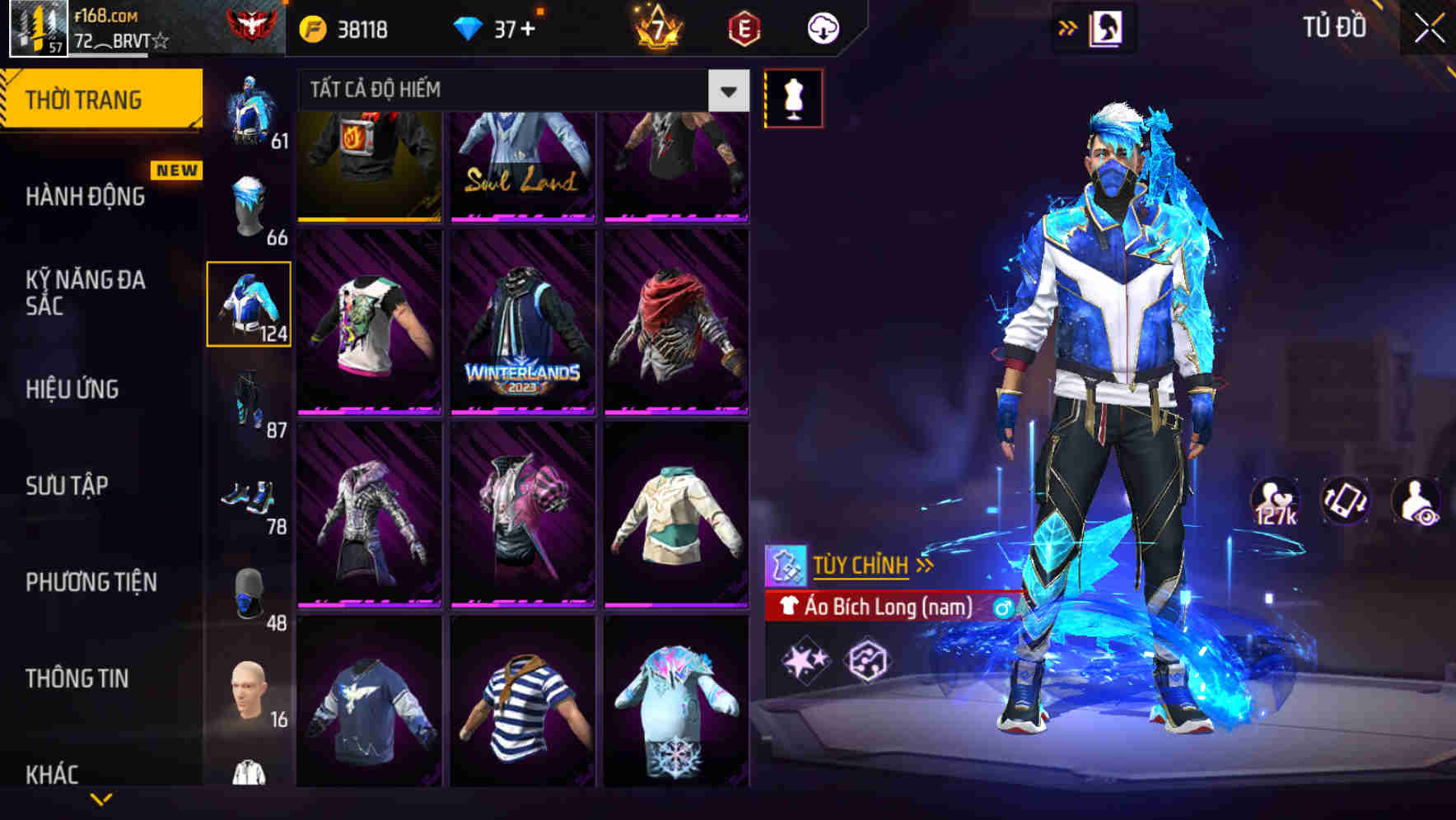Select the mannequin preset icon
Screen dimensions: 1456x820
click(794, 97)
